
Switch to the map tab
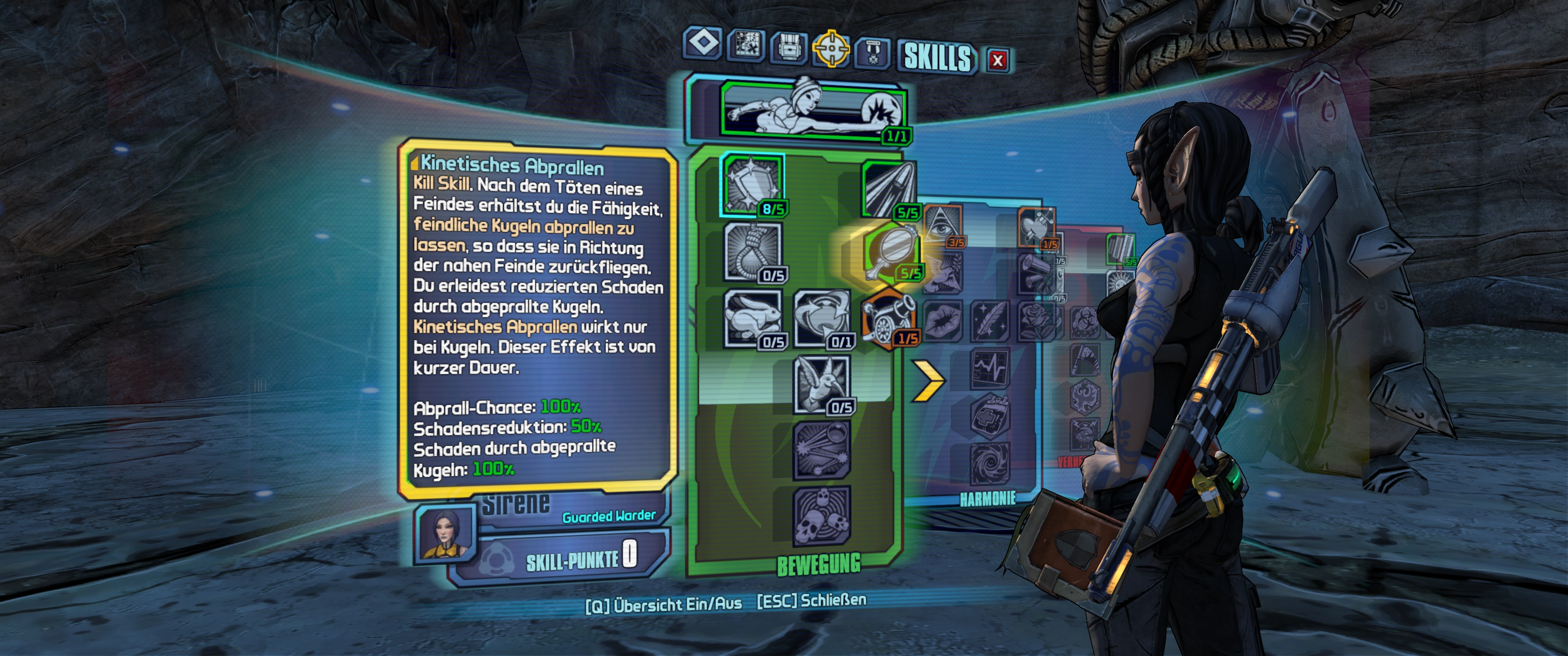point(746,45)
